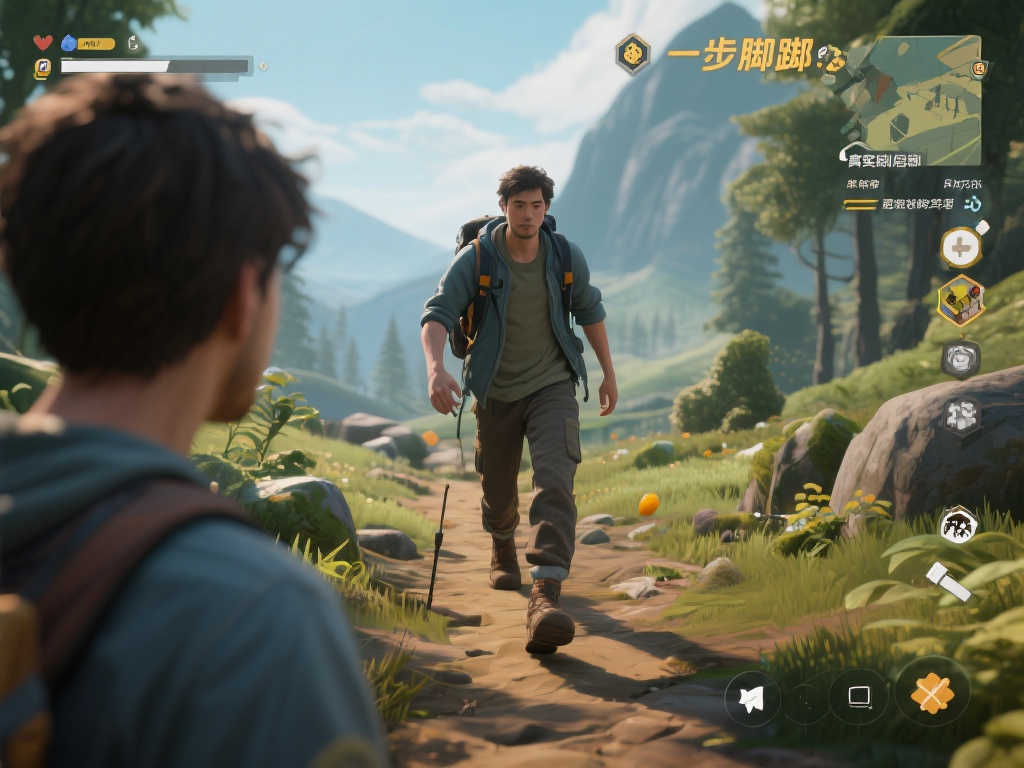Activate the orange clover action button

tap(932, 692)
